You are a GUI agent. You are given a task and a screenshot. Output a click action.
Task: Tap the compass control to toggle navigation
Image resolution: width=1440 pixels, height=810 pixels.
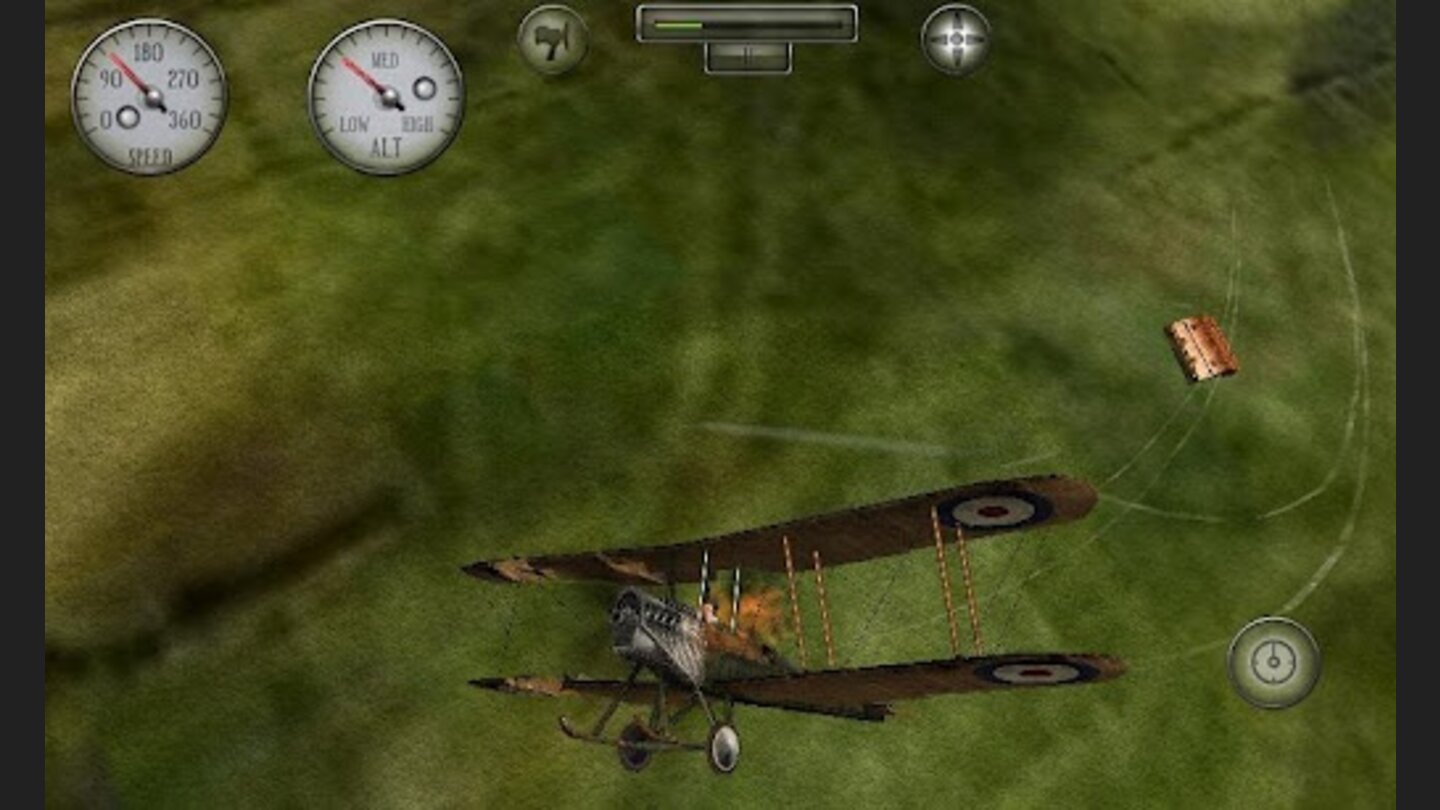pyautogui.click(x=1271, y=660)
